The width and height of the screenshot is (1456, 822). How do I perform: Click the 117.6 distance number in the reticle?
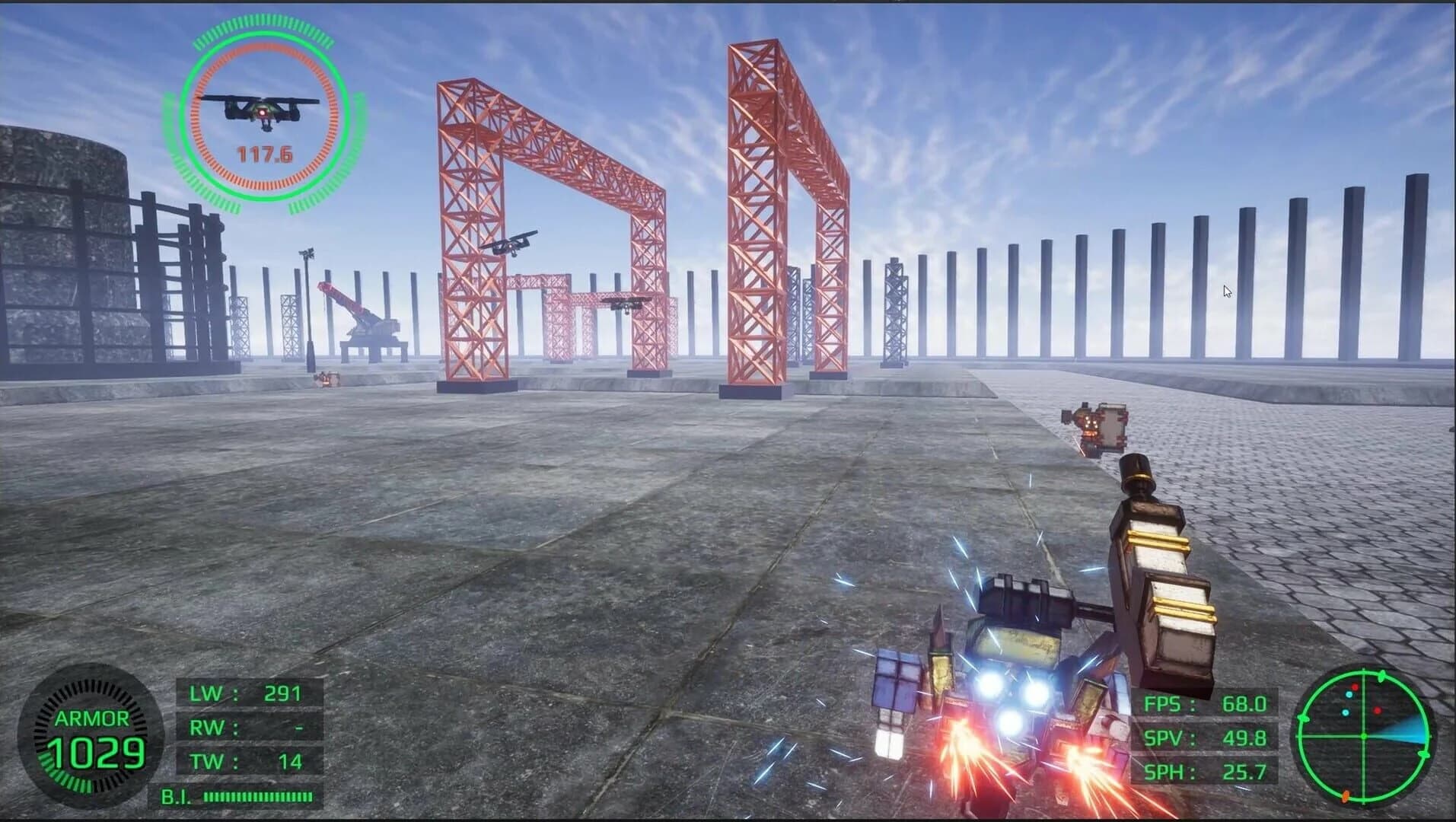coord(264,153)
